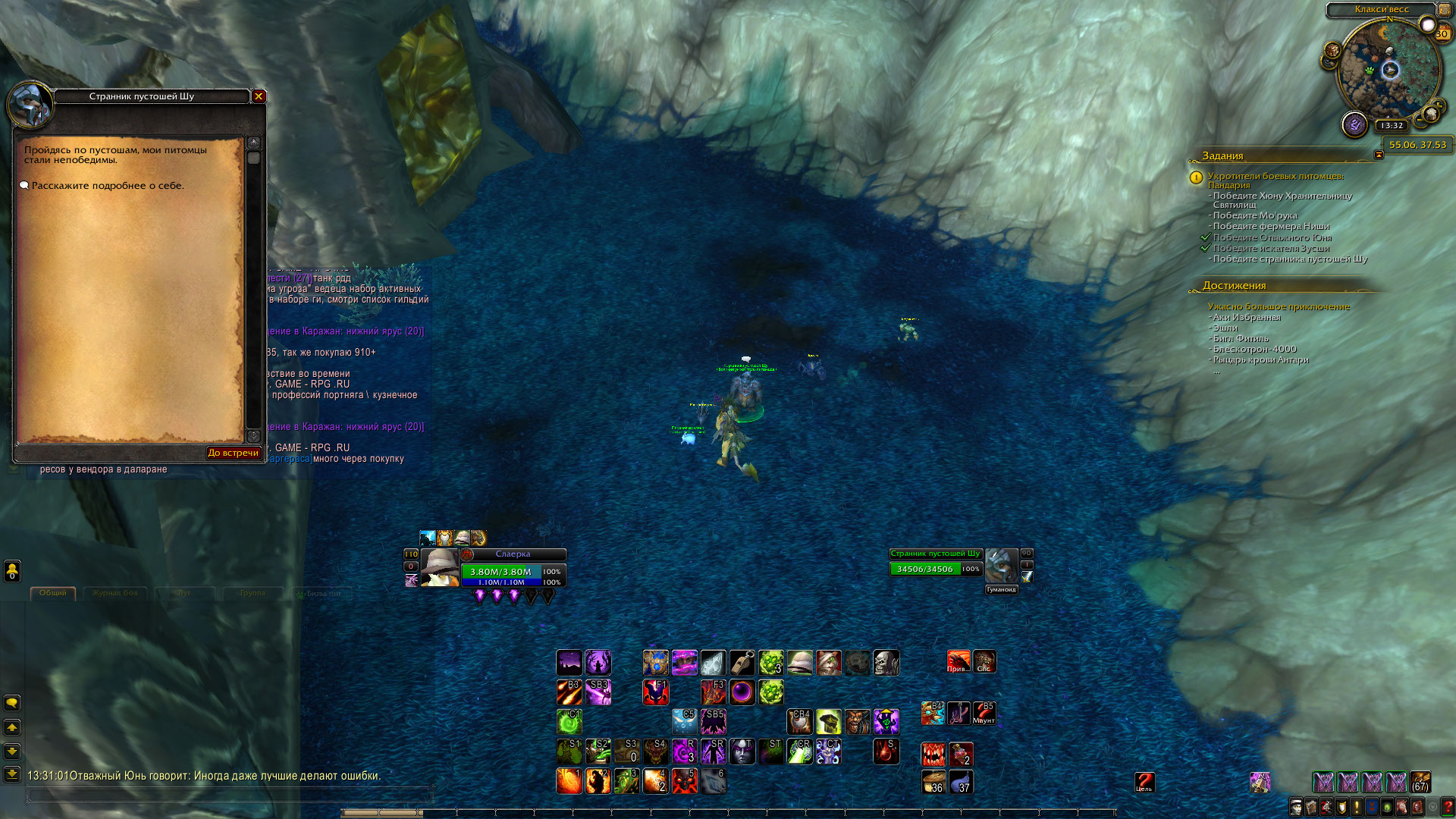Open the chat menu speech bubble button
The width and height of the screenshot is (1456, 819).
click(x=12, y=703)
